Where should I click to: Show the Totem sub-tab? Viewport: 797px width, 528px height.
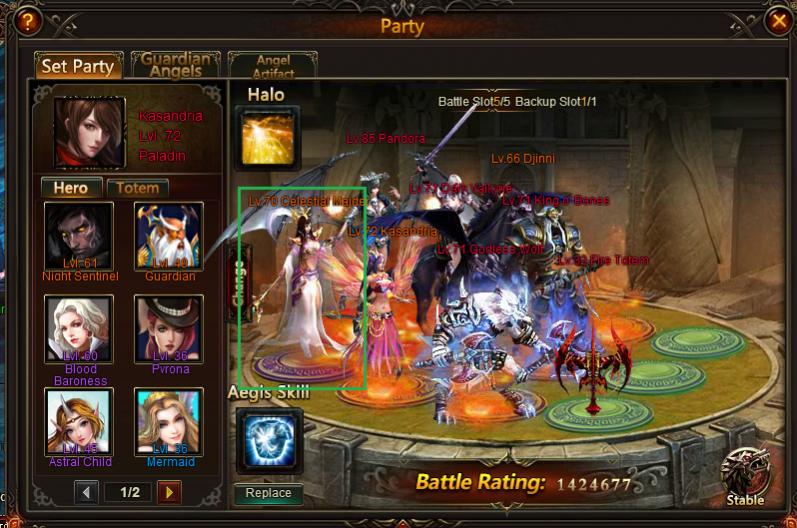point(137,188)
